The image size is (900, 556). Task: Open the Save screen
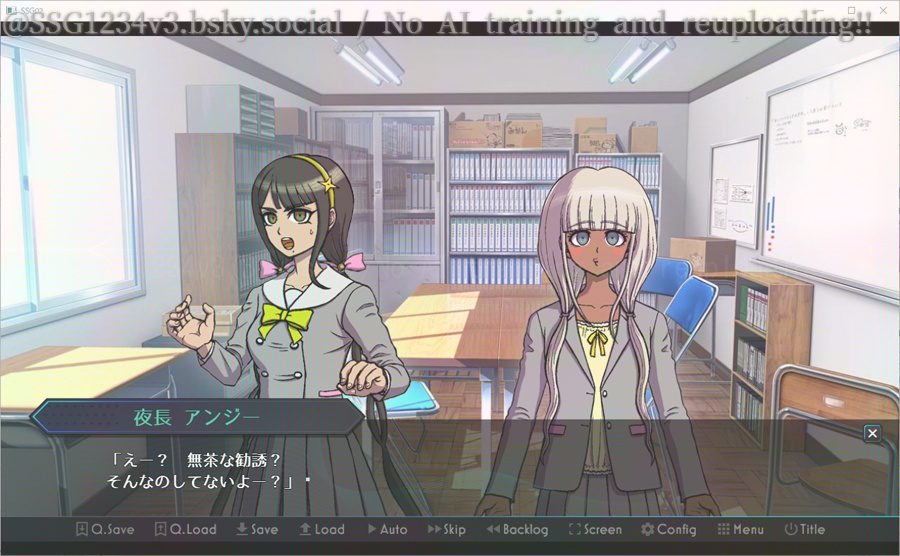[x=257, y=530]
